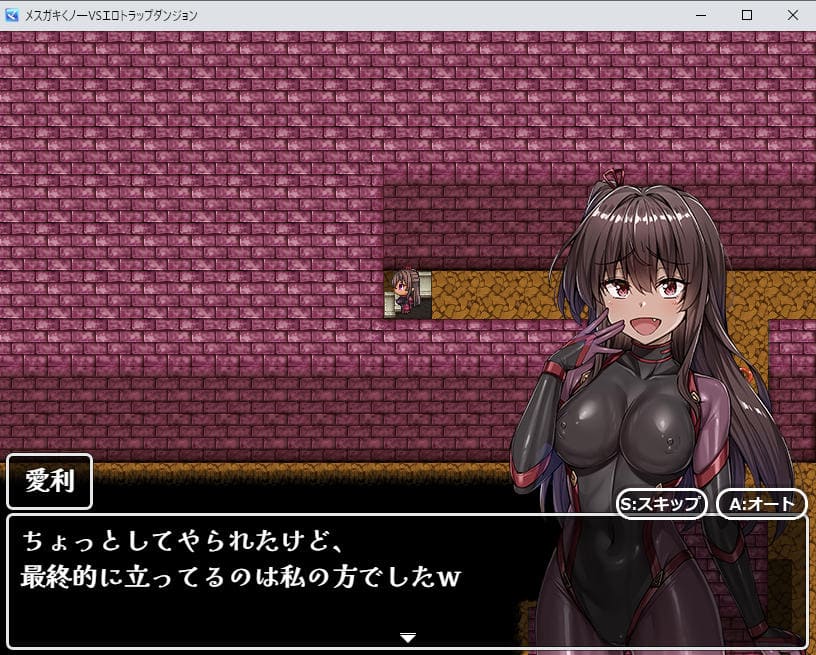Image resolution: width=816 pixels, height=655 pixels.
Task: Maximize the game window
Action: tap(746, 15)
